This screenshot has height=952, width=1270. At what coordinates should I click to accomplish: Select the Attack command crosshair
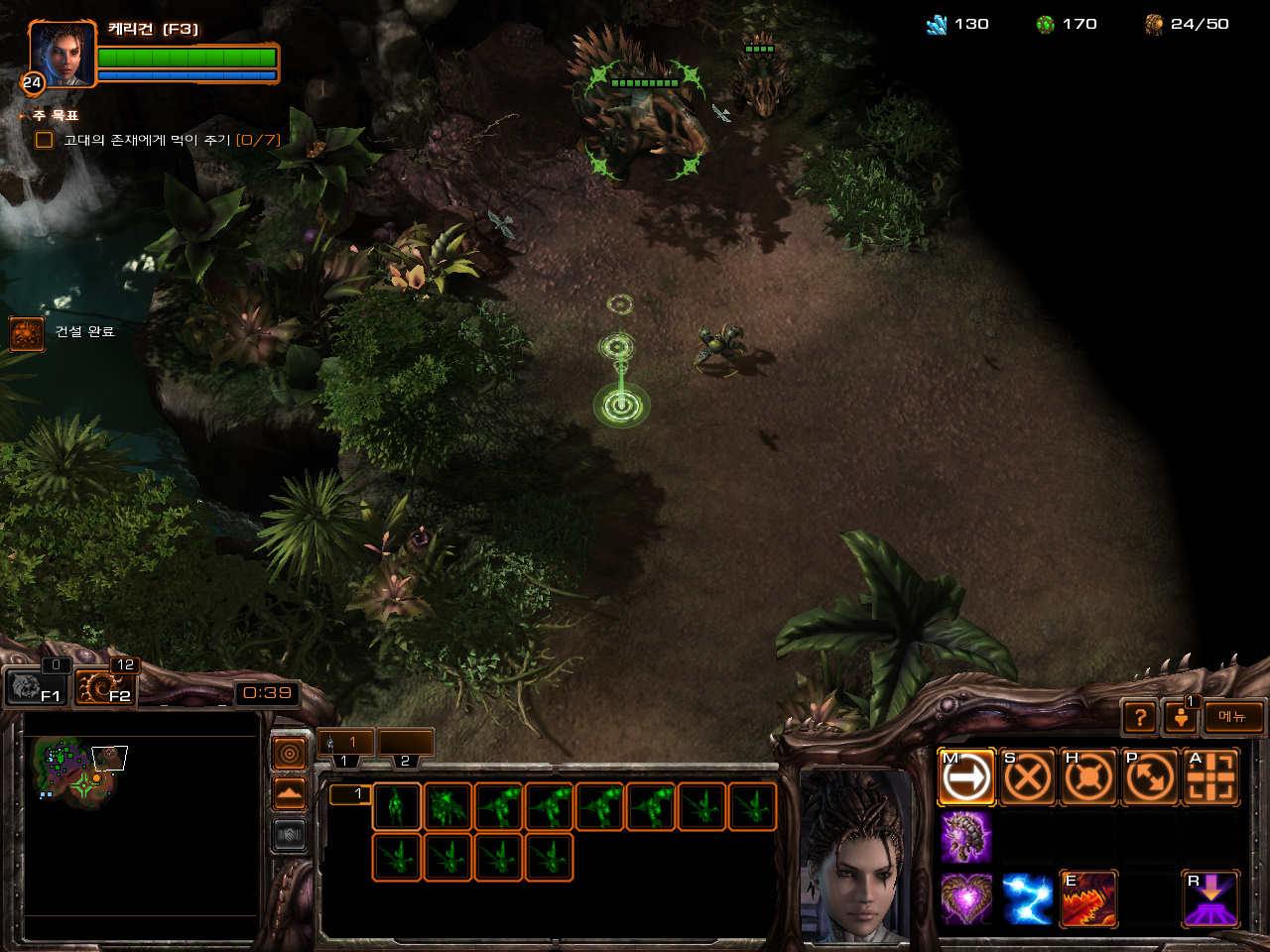click(1211, 777)
